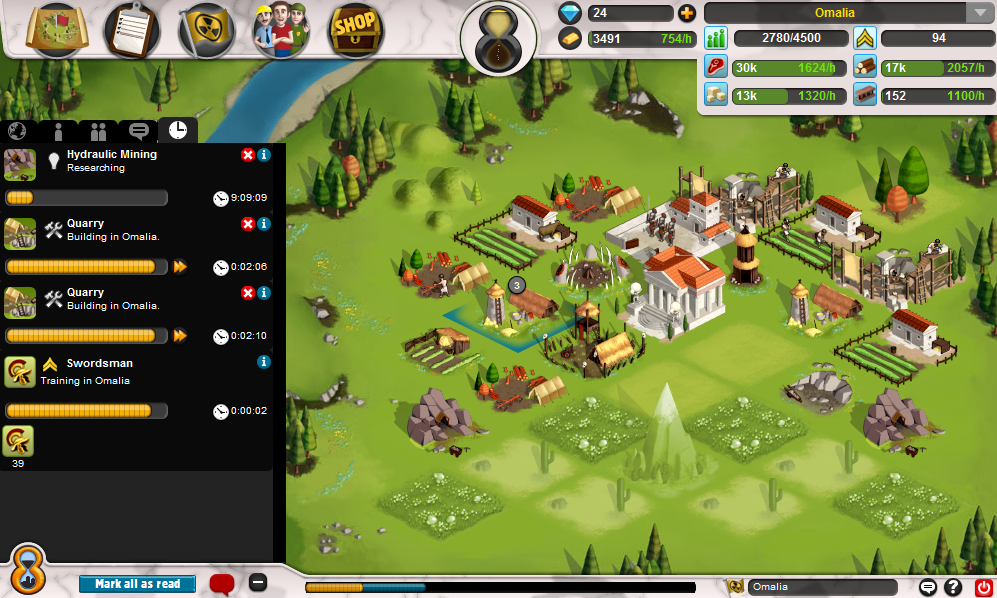The width and height of the screenshot is (997, 598).
Task: Select the clock queue tab
Action: [x=178, y=130]
